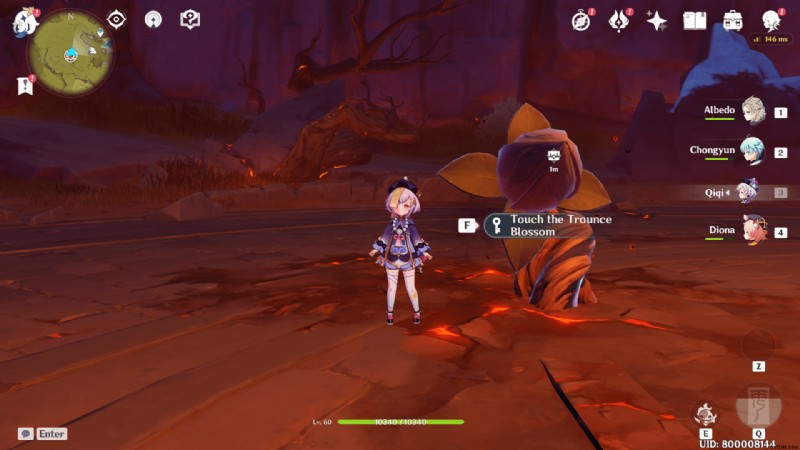Open the tutorial book icon with question mark
This screenshot has height=450, width=800.
(x=190, y=19)
